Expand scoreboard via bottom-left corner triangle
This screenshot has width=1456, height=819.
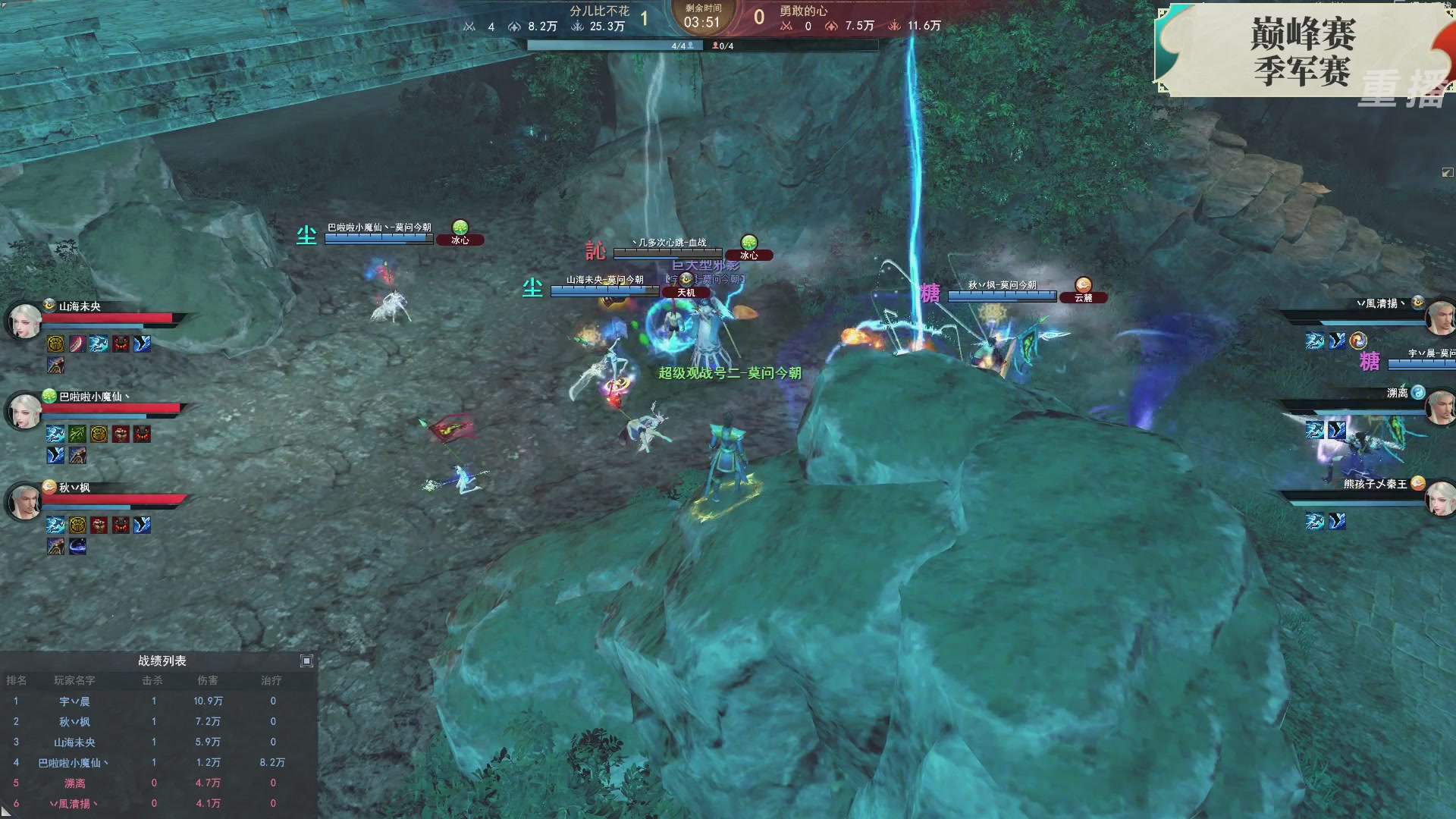pyautogui.click(x=6, y=813)
